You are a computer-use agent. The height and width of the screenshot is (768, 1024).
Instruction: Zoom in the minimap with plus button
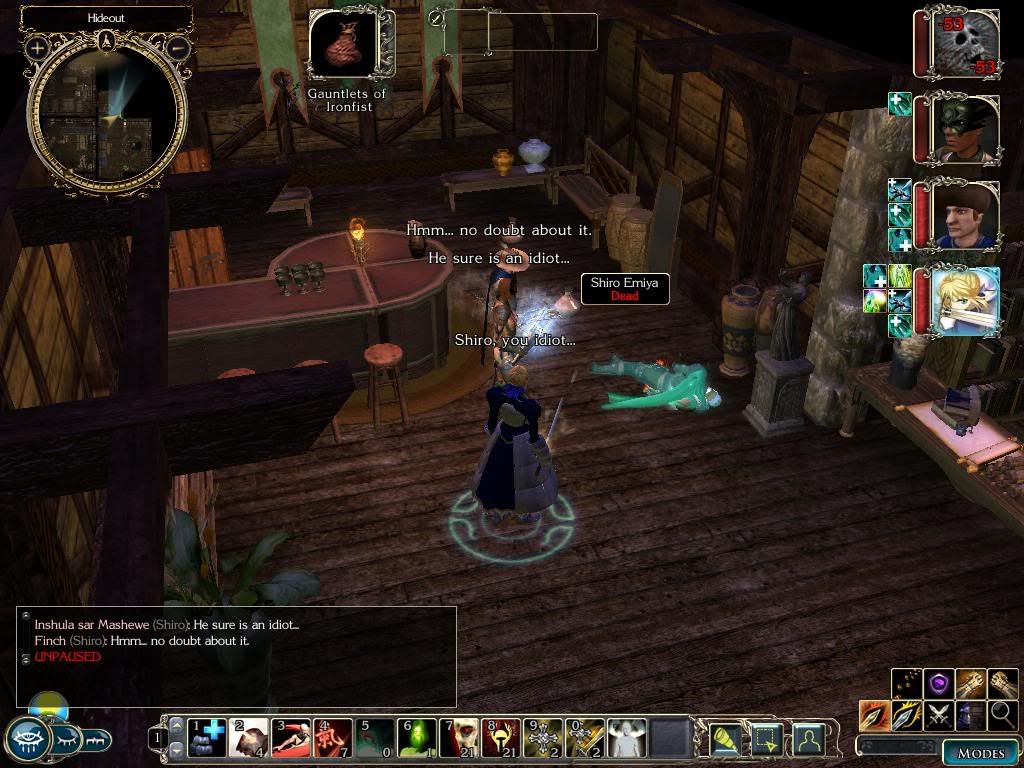pos(38,47)
